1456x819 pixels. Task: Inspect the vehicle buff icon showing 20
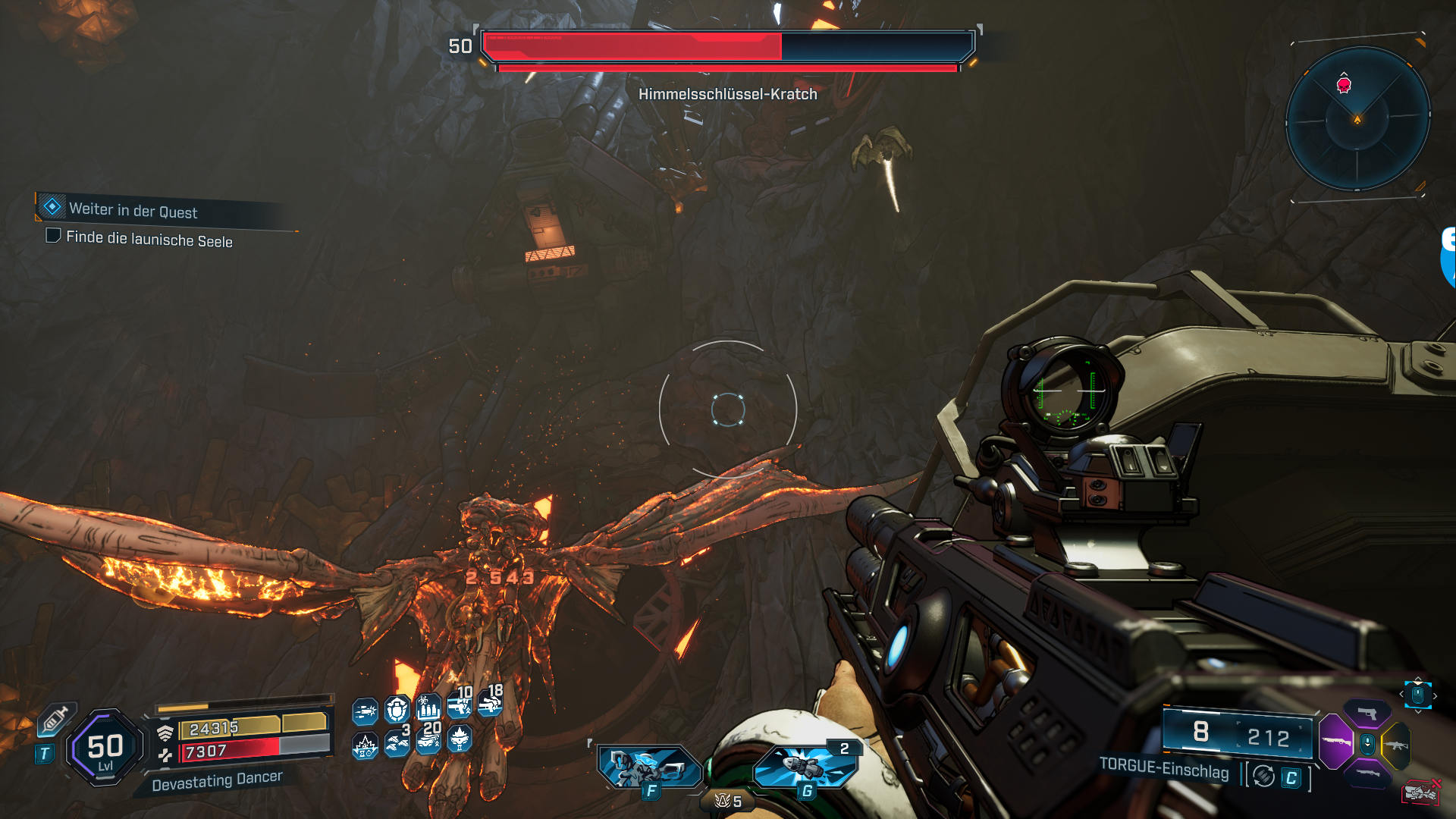428,739
